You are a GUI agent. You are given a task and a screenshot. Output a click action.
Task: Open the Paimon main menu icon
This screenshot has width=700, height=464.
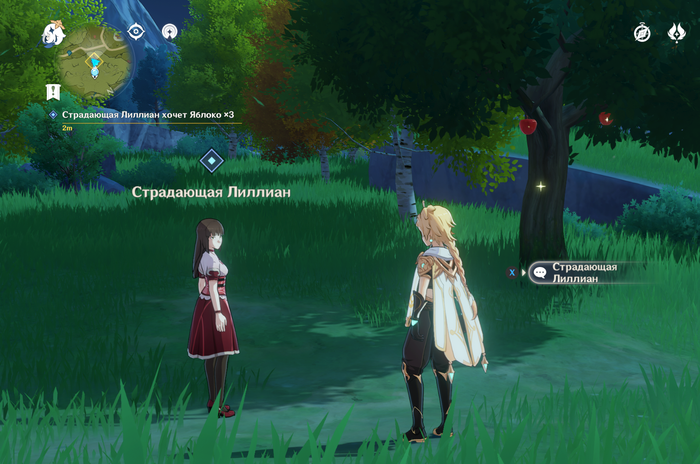tap(52, 34)
